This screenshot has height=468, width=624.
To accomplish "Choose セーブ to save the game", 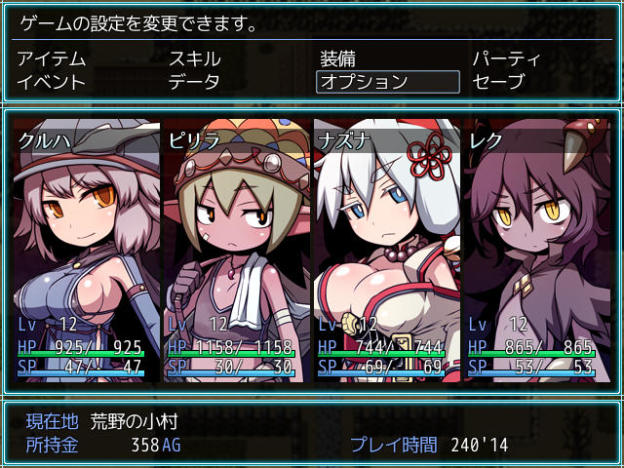I will pyautogui.click(x=498, y=82).
